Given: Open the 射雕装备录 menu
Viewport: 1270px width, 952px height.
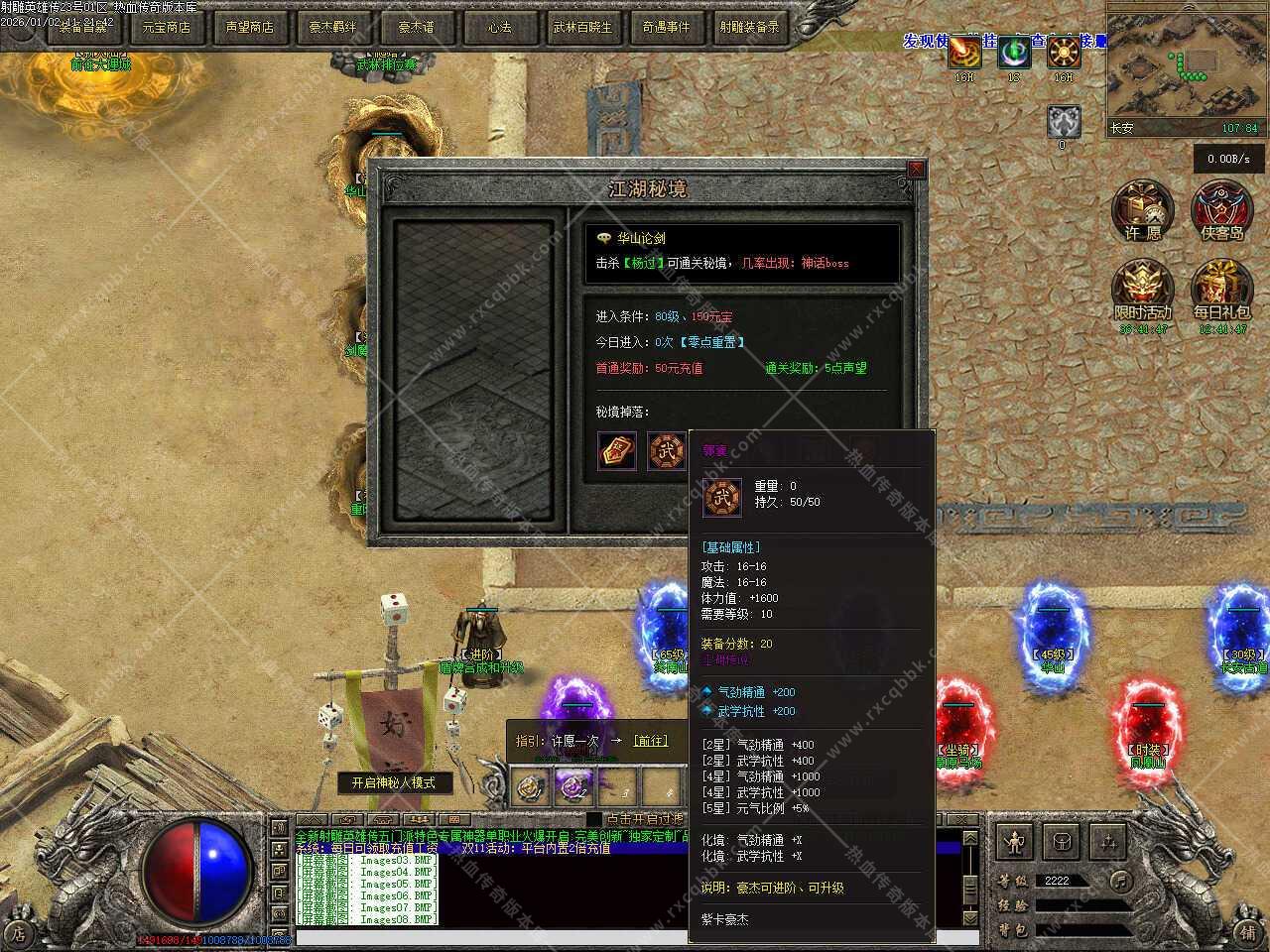Looking at the screenshot, I should 749,27.
